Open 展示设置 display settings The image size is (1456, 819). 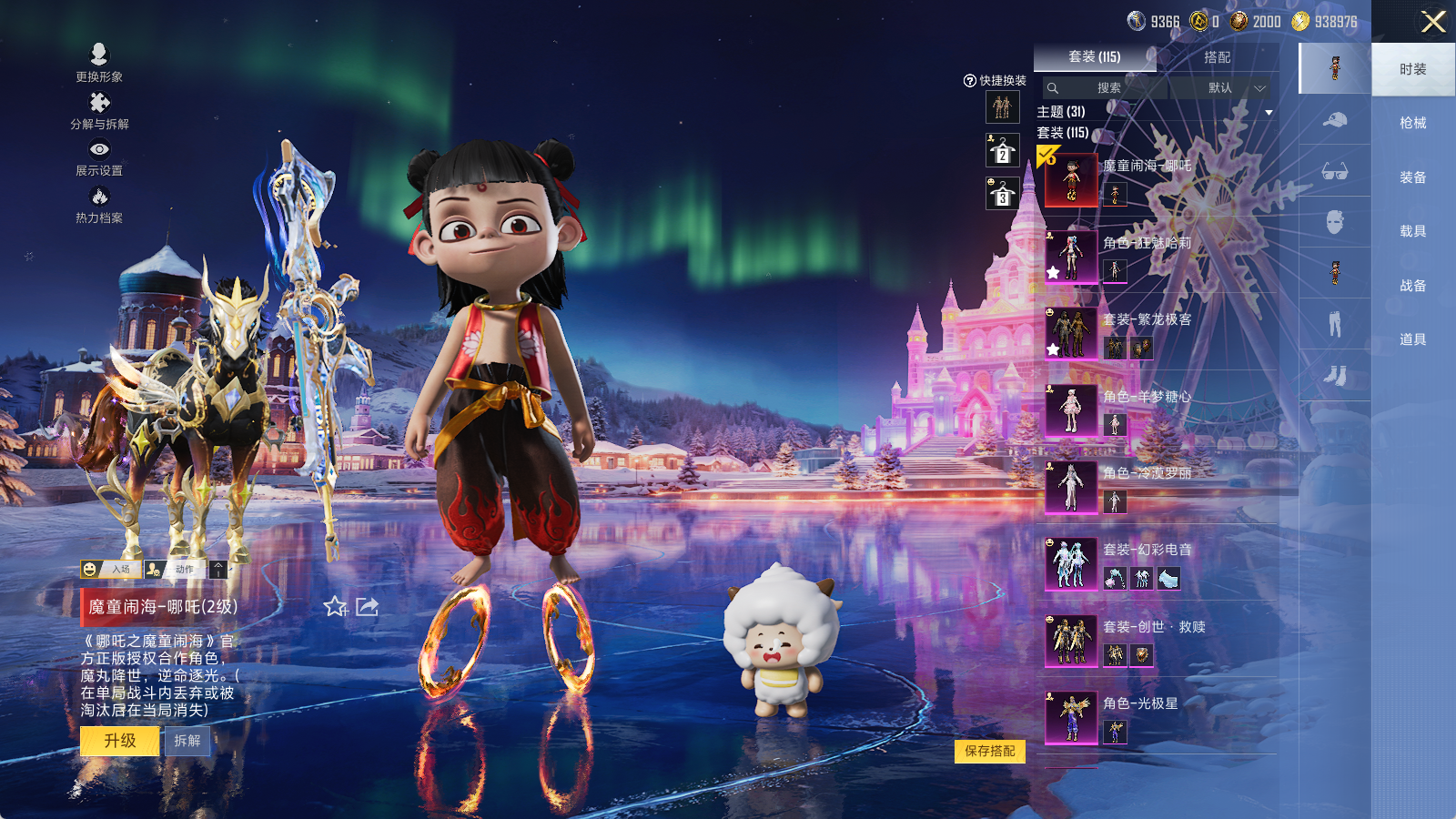point(99,157)
